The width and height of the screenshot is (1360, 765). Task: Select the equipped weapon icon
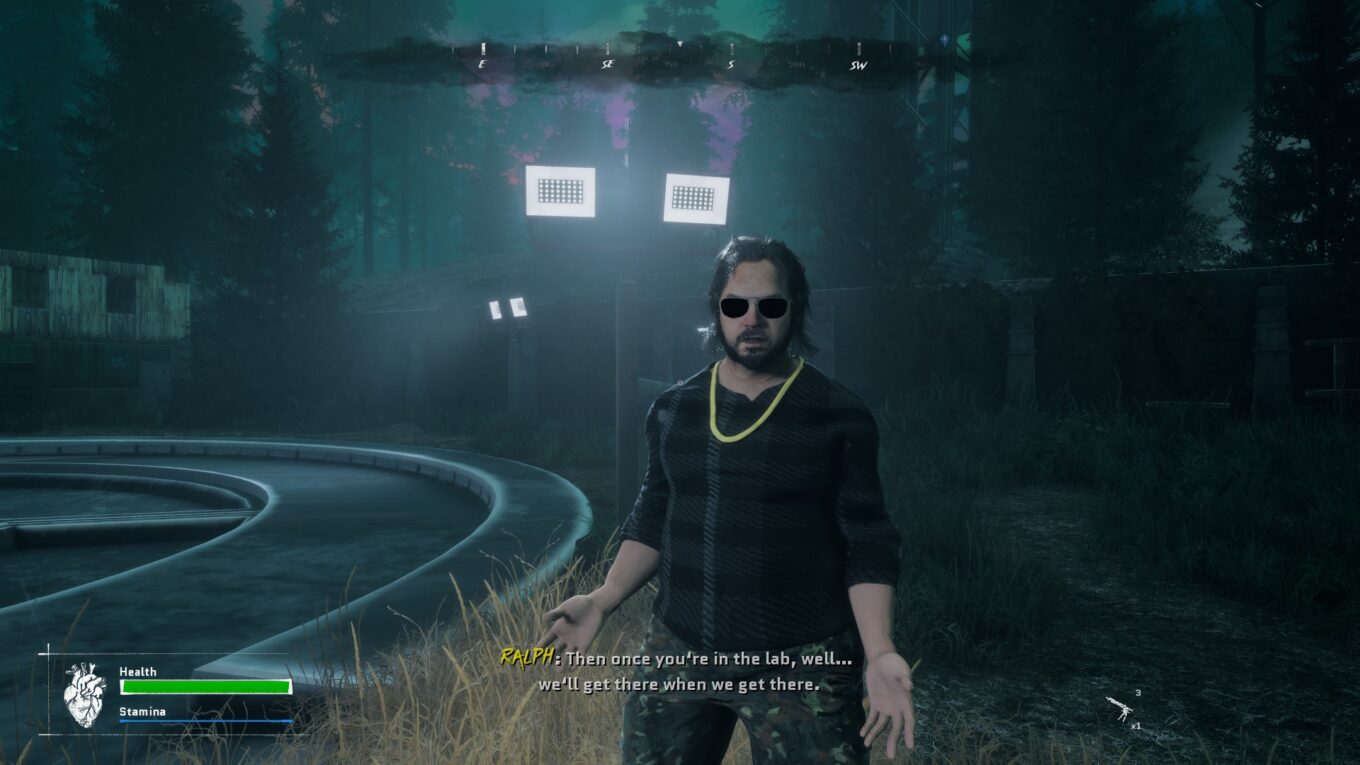point(1120,708)
